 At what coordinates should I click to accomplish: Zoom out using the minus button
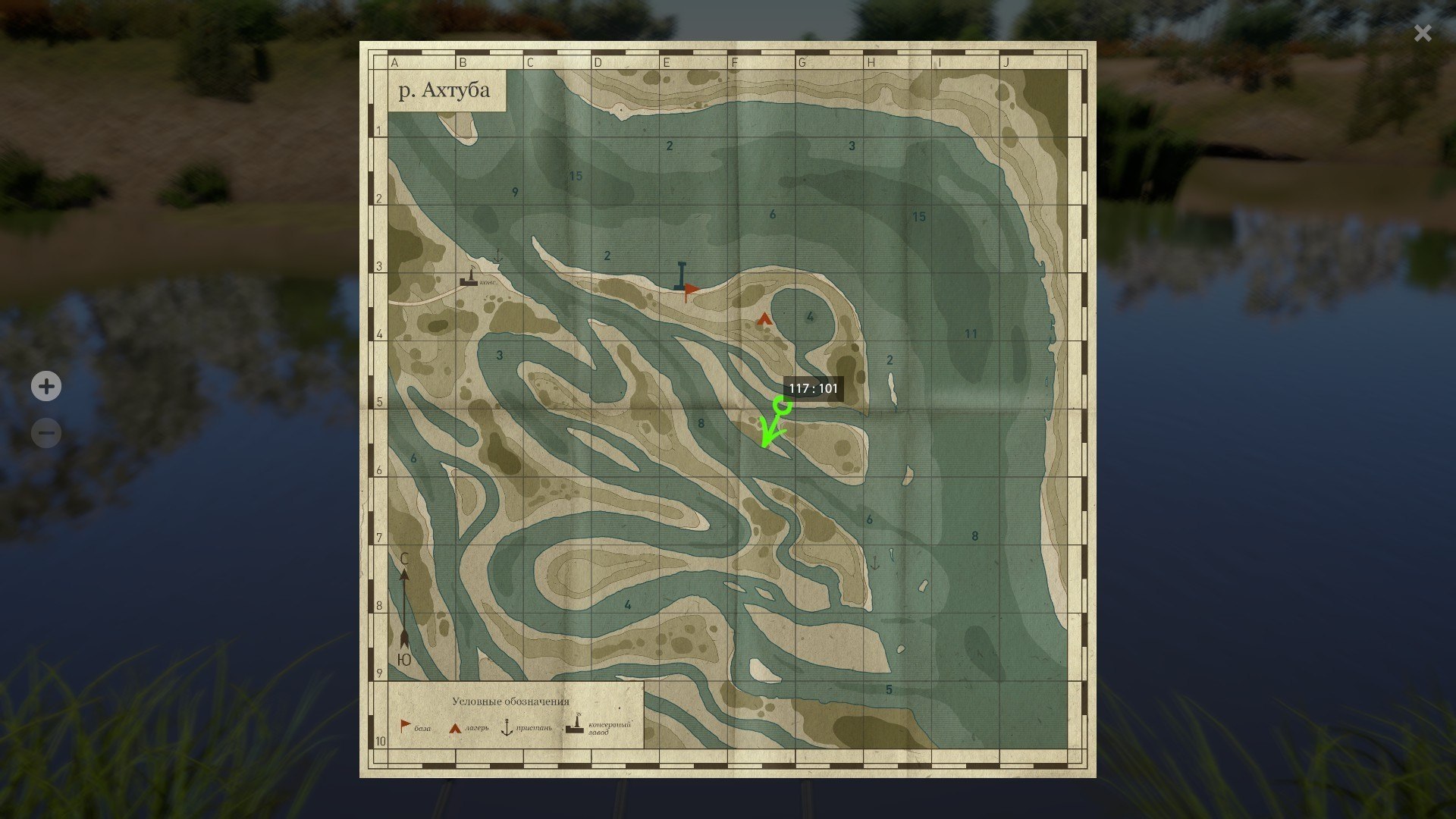[46, 432]
